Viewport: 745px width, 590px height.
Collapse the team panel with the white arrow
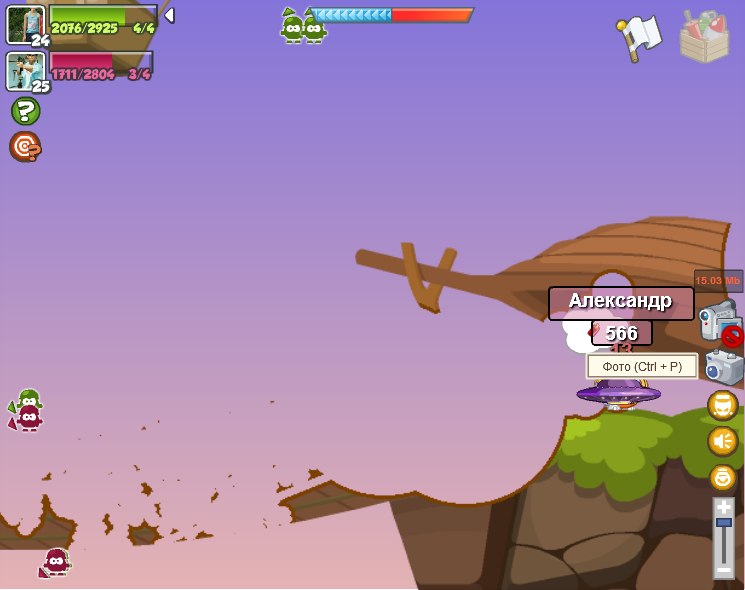169,15
